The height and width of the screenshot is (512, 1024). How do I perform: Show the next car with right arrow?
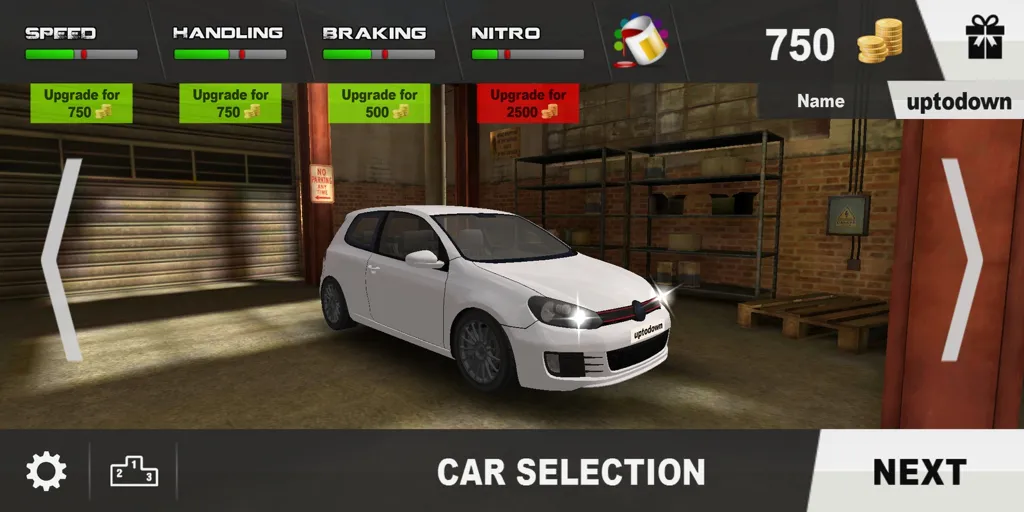point(962,260)
